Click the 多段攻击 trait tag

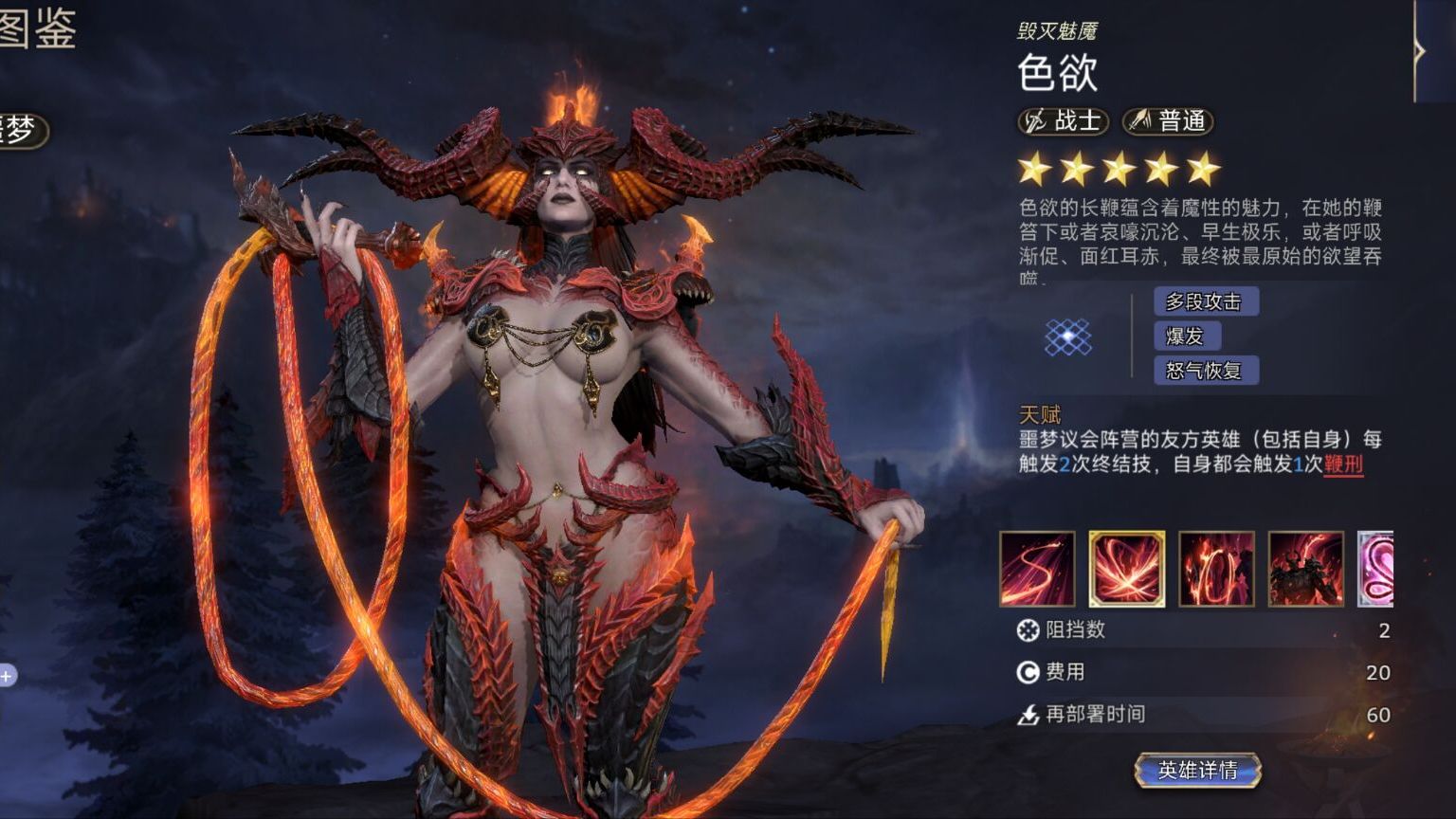[1205, 301]
